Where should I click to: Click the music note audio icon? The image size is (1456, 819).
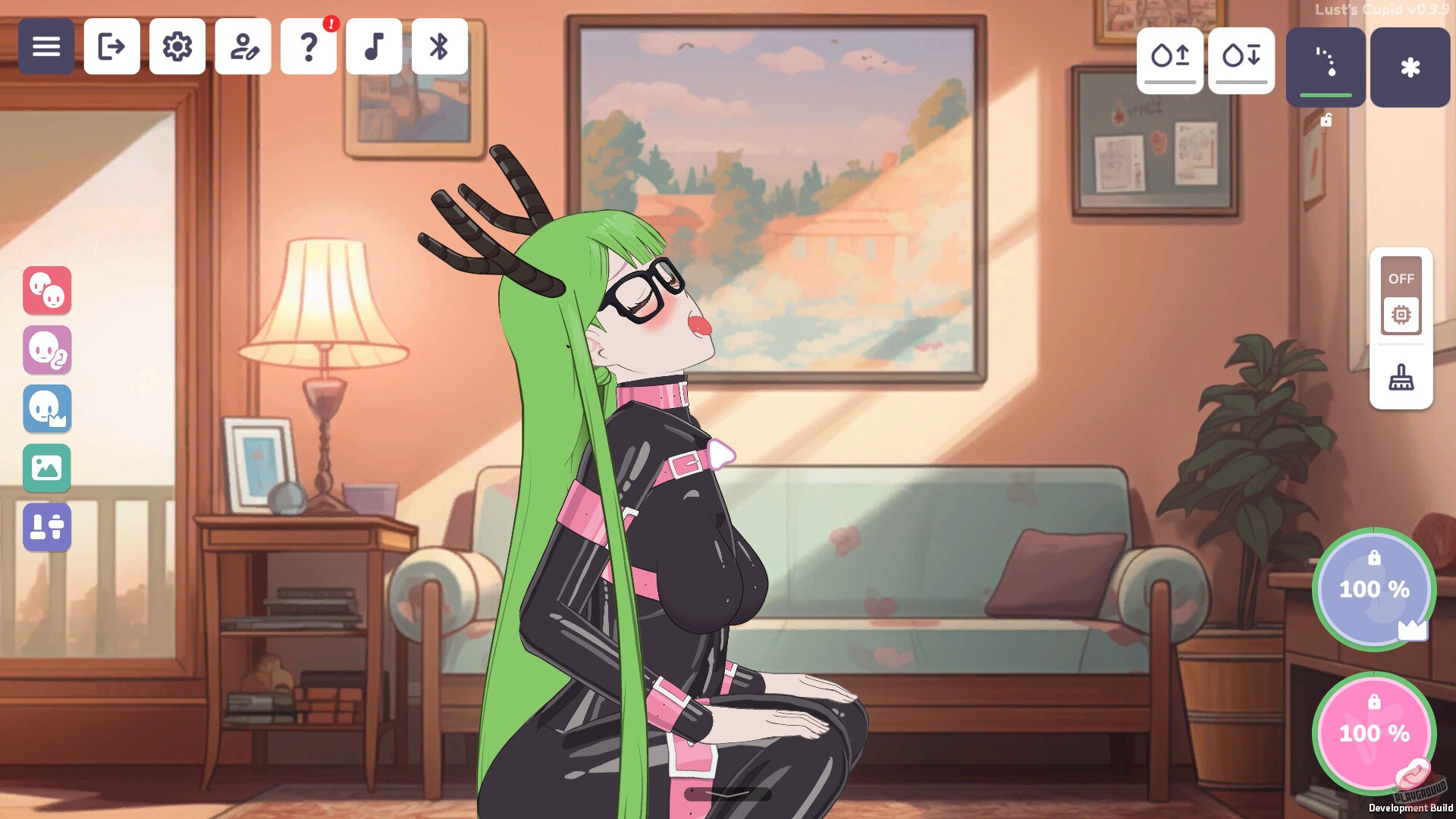[375, 47]
